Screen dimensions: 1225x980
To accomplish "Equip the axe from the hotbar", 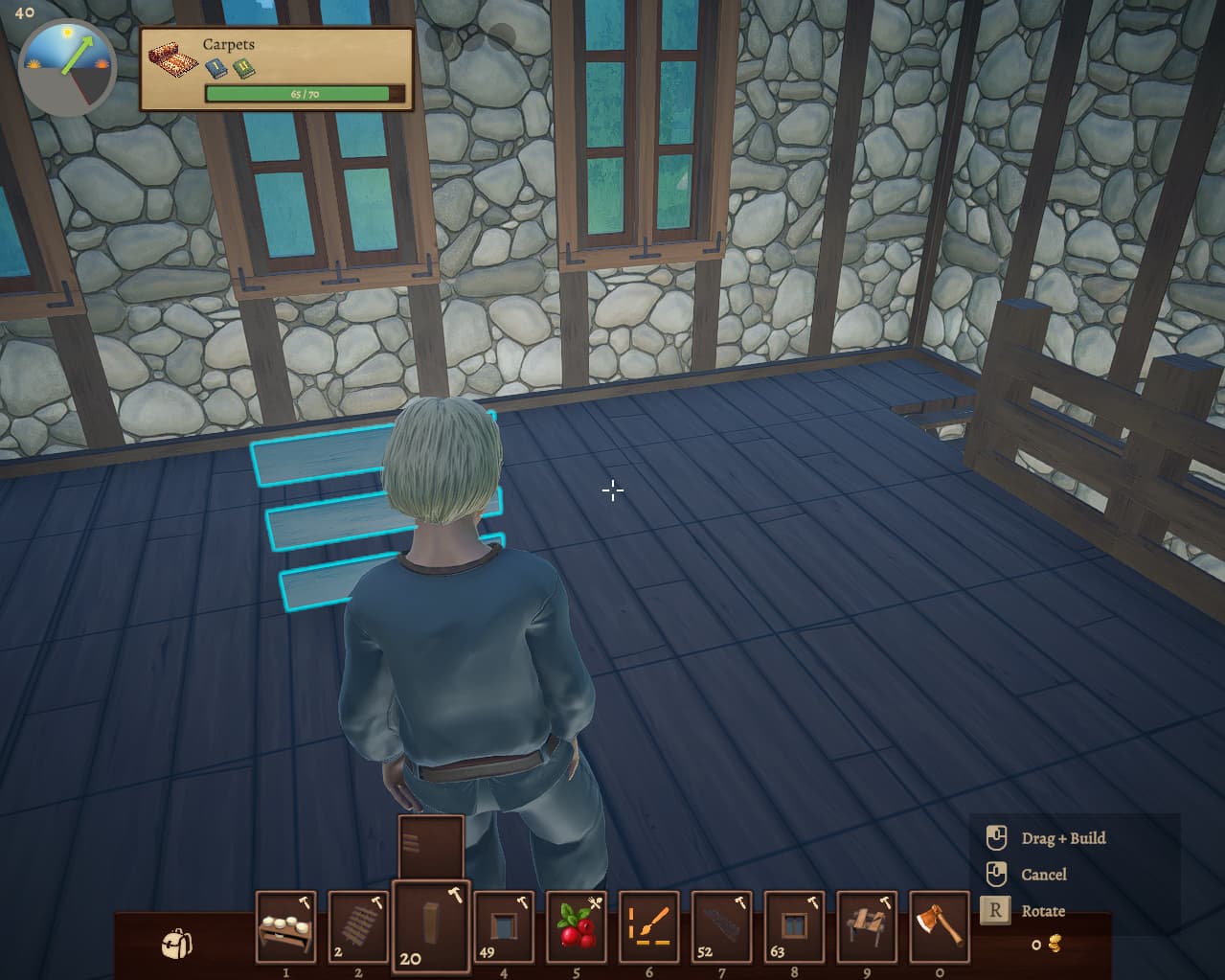I will pos(939,926).
